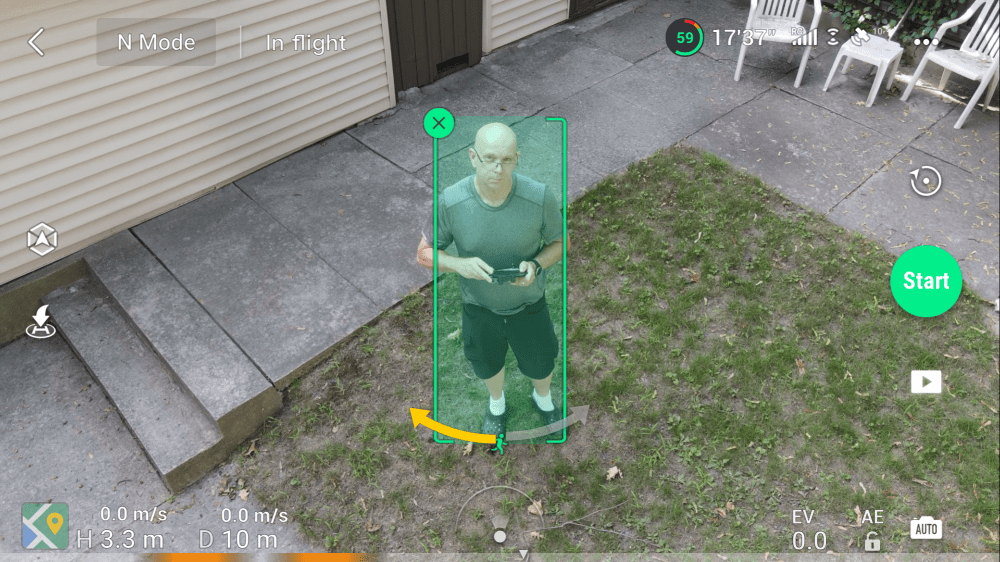The height and width of the screenshot is (562, 1000).
Task: Open the N Mode flight mode panel
Action: click(x=156, y=43)
